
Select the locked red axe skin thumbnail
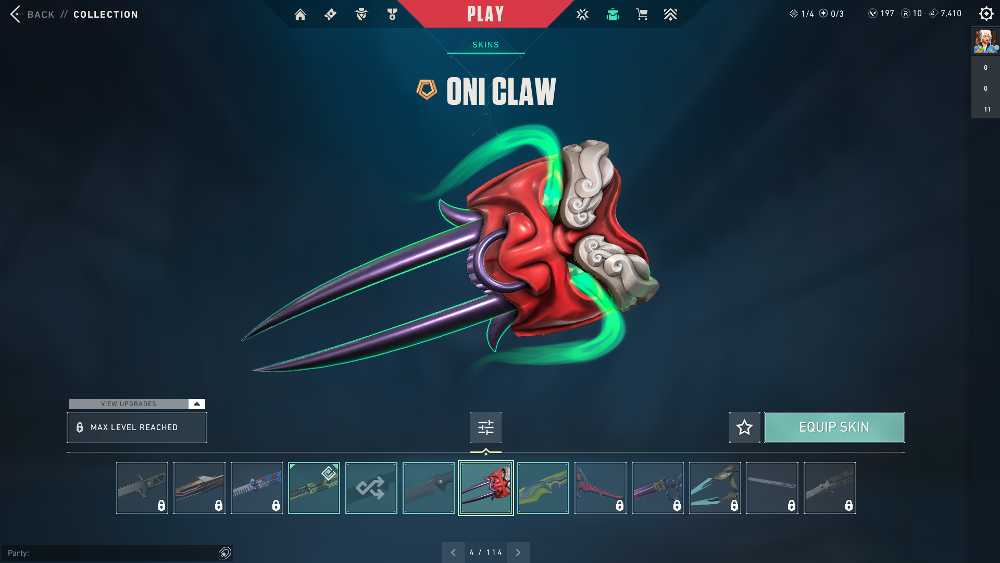[600, 488]
